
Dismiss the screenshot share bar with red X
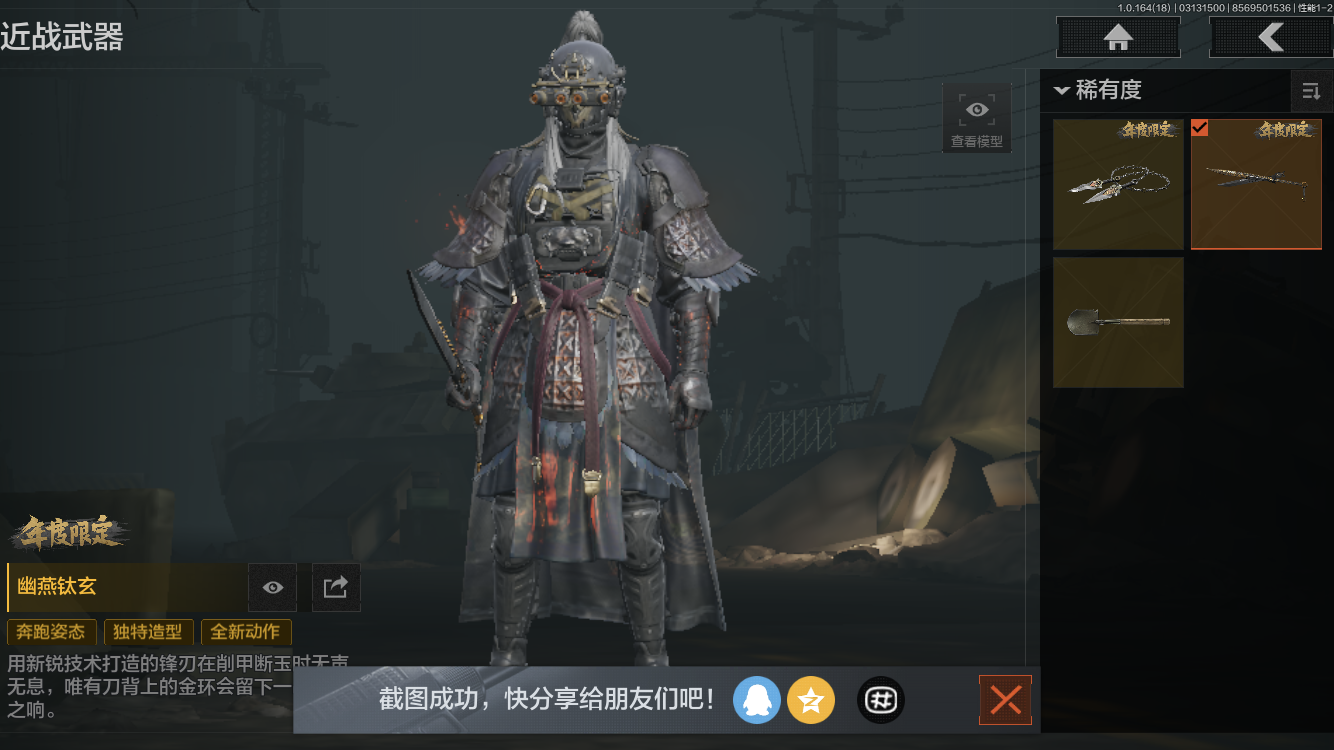click(x=1005, y=700)
